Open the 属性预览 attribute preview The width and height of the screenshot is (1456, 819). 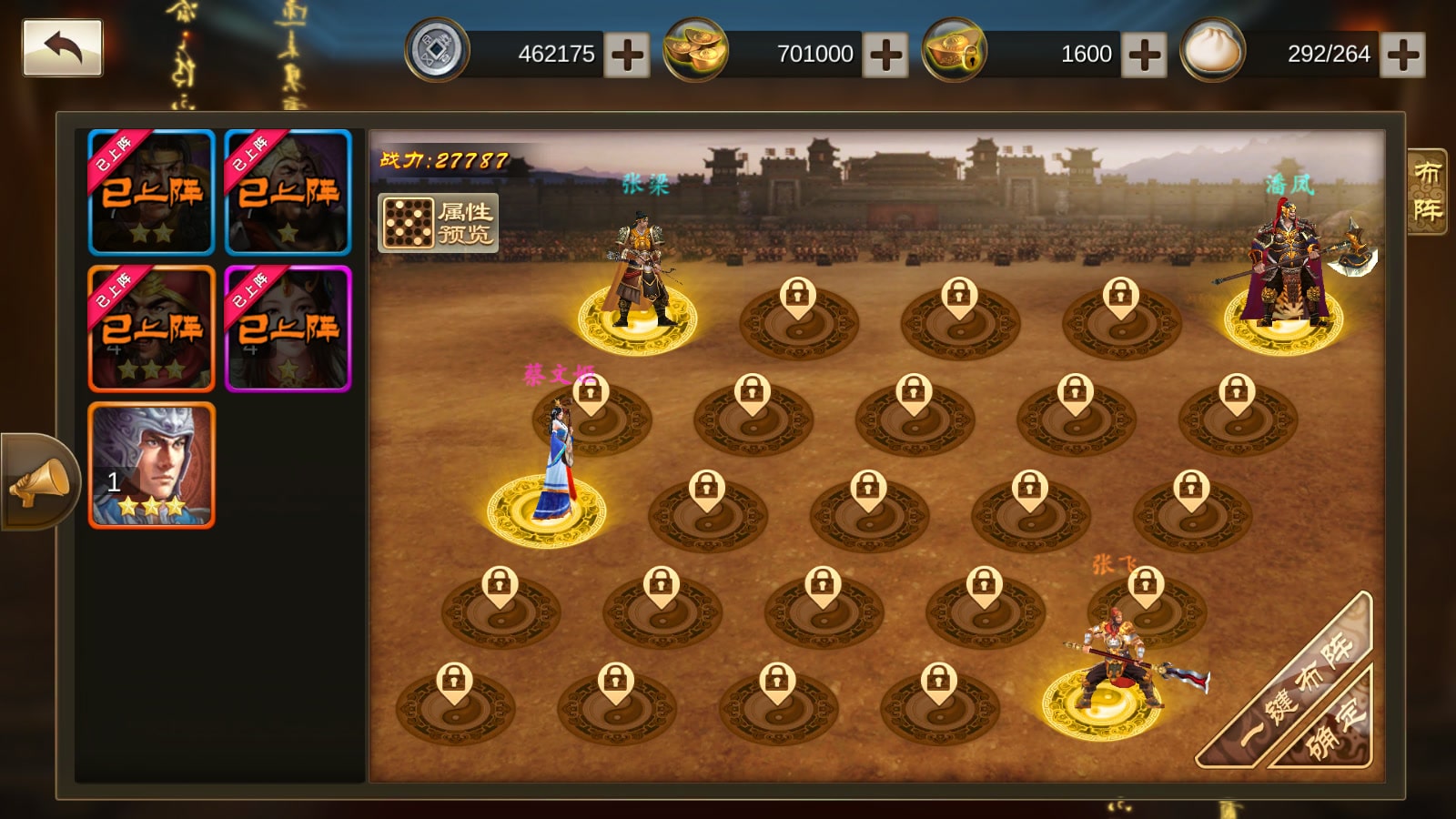point(439,223)
